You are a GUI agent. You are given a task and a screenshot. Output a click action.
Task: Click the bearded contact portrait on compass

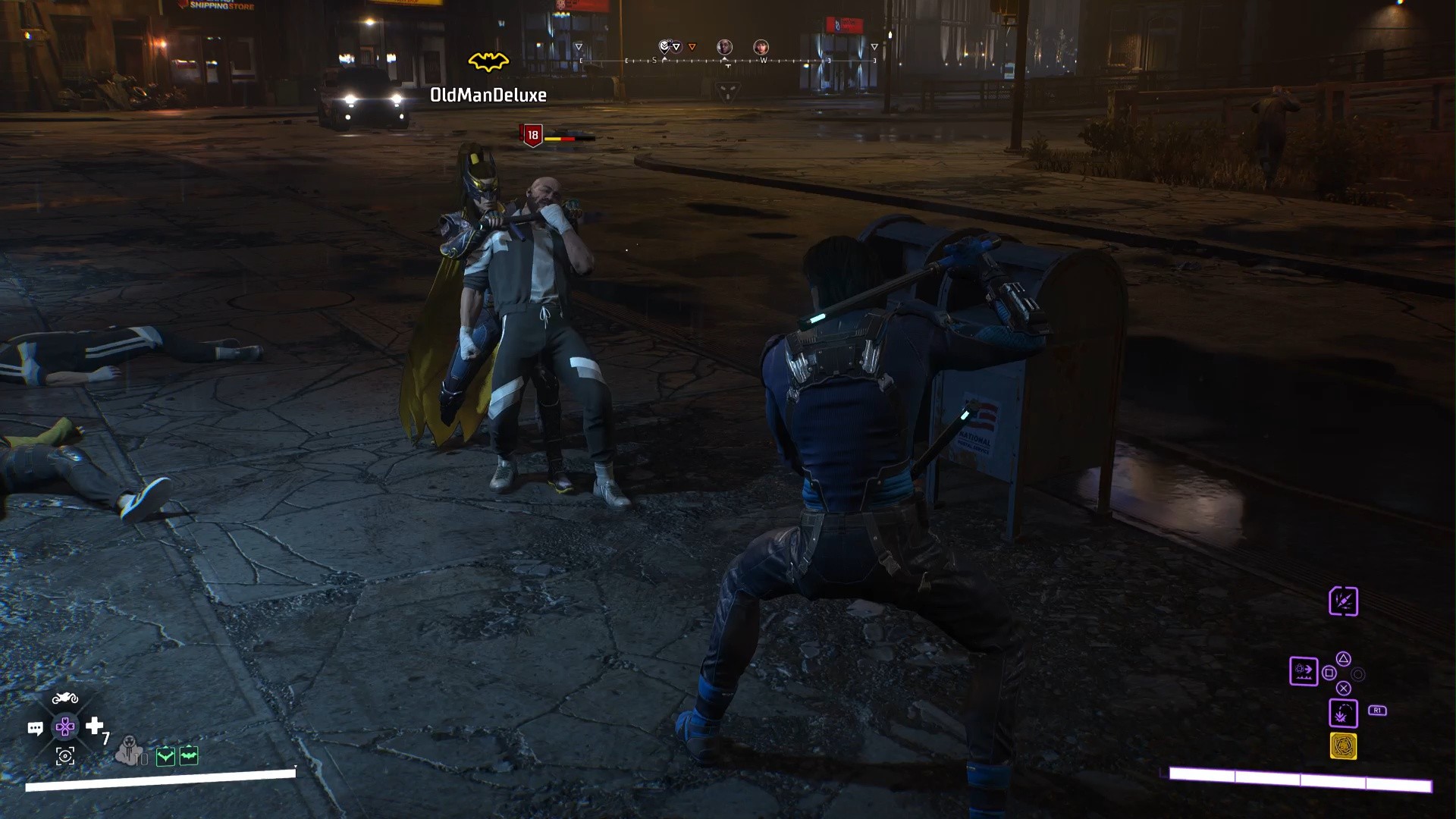(x=761, y=47)
